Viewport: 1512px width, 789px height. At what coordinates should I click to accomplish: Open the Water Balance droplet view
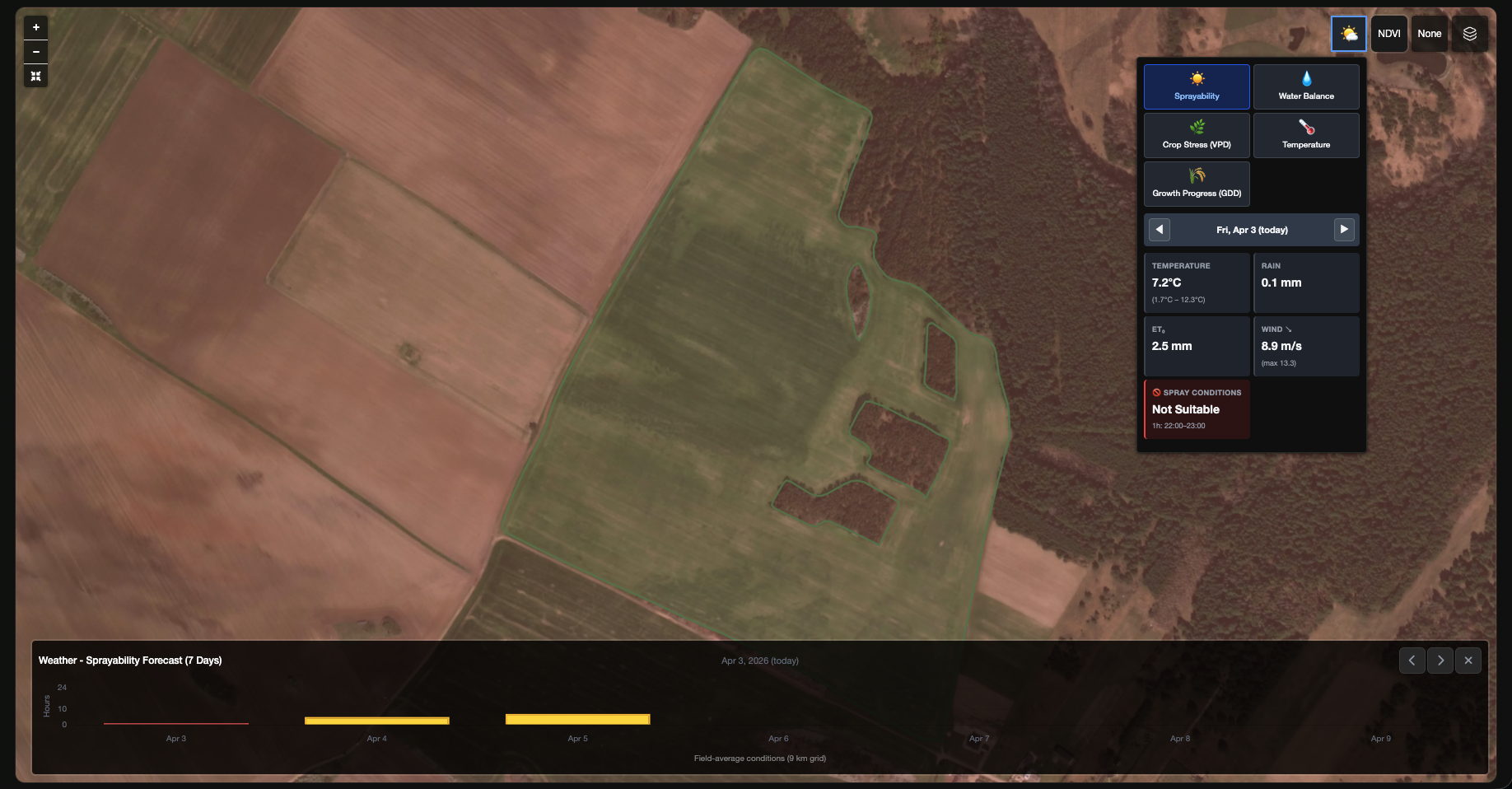pos(1305,86)
